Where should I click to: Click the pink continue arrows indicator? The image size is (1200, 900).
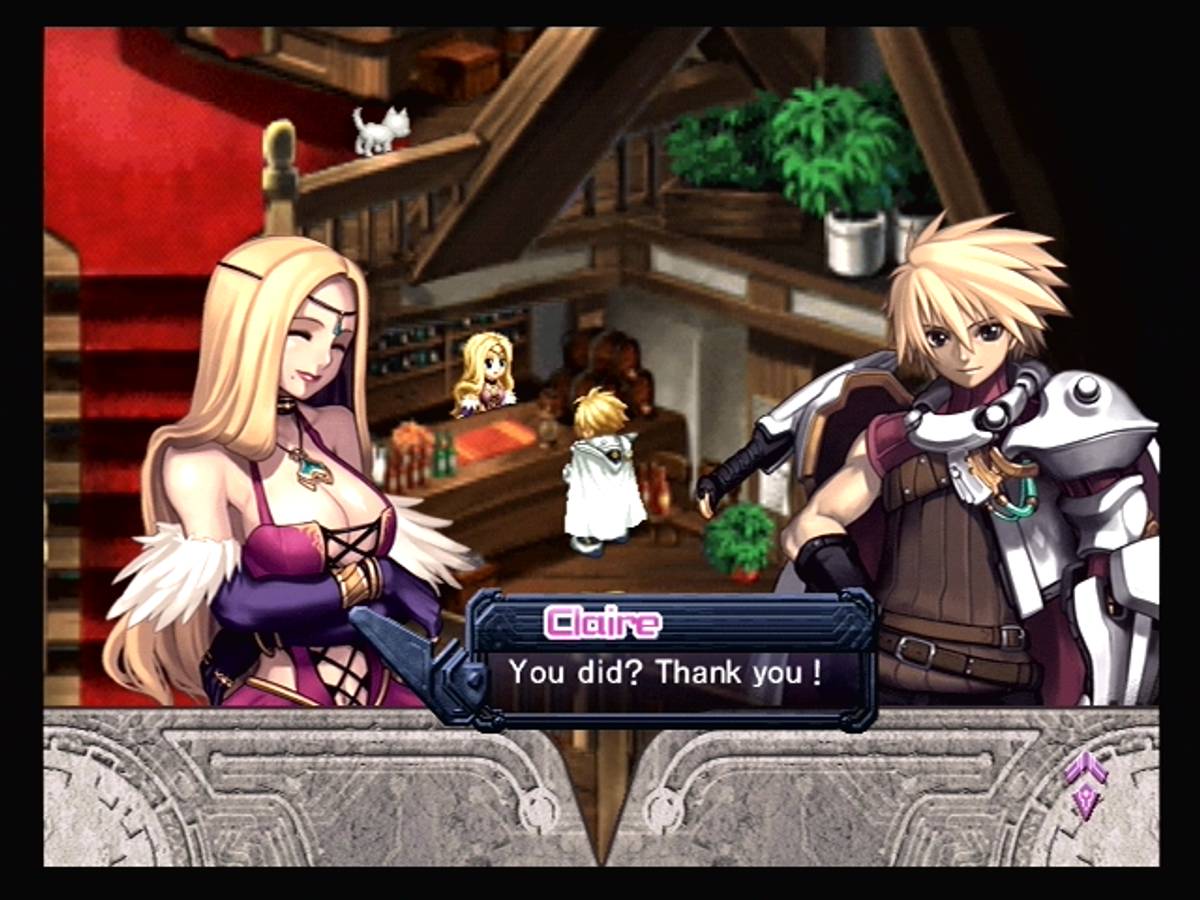1085,784
